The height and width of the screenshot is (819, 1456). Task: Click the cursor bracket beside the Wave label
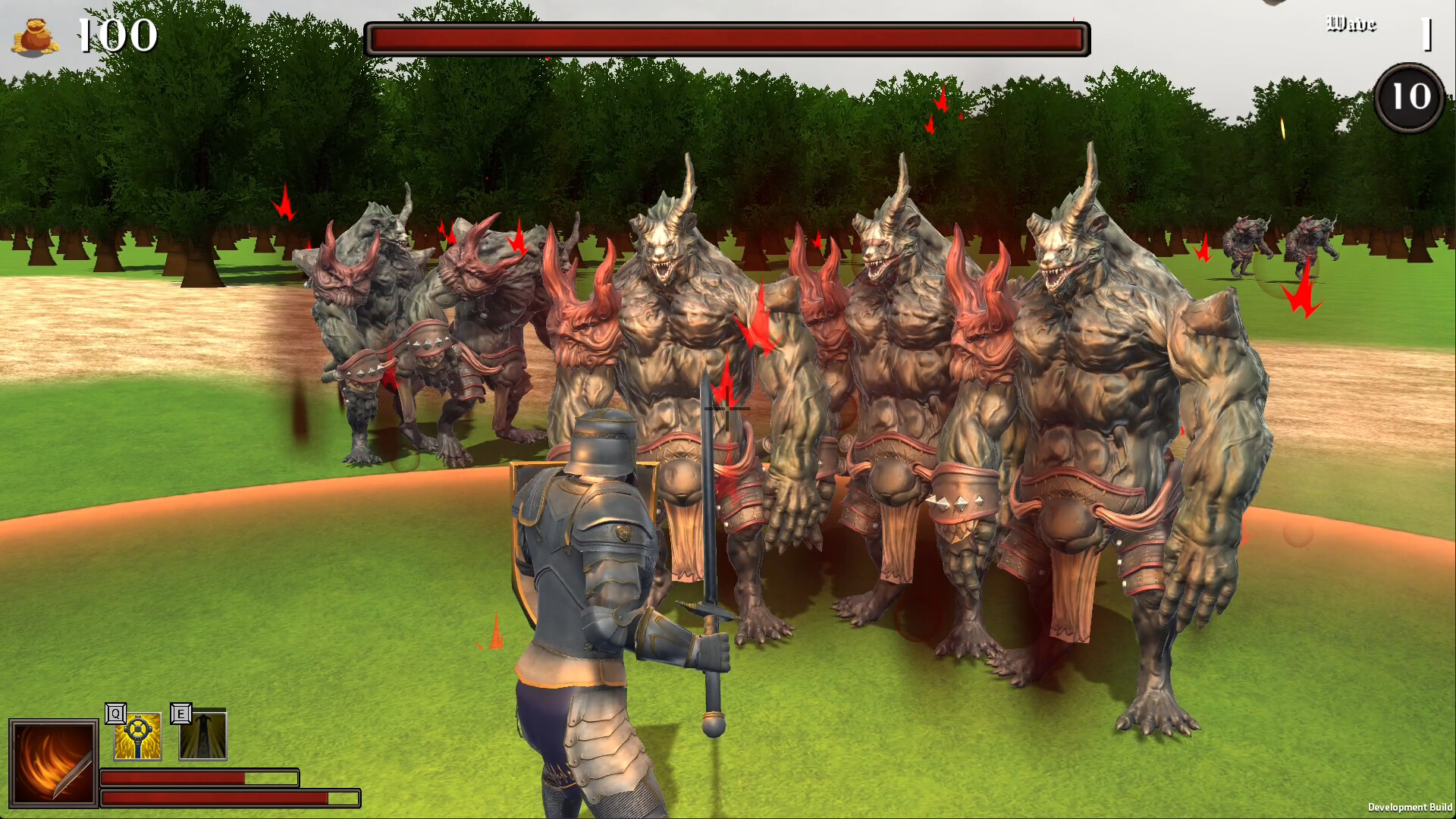(x=1427, y=32)
